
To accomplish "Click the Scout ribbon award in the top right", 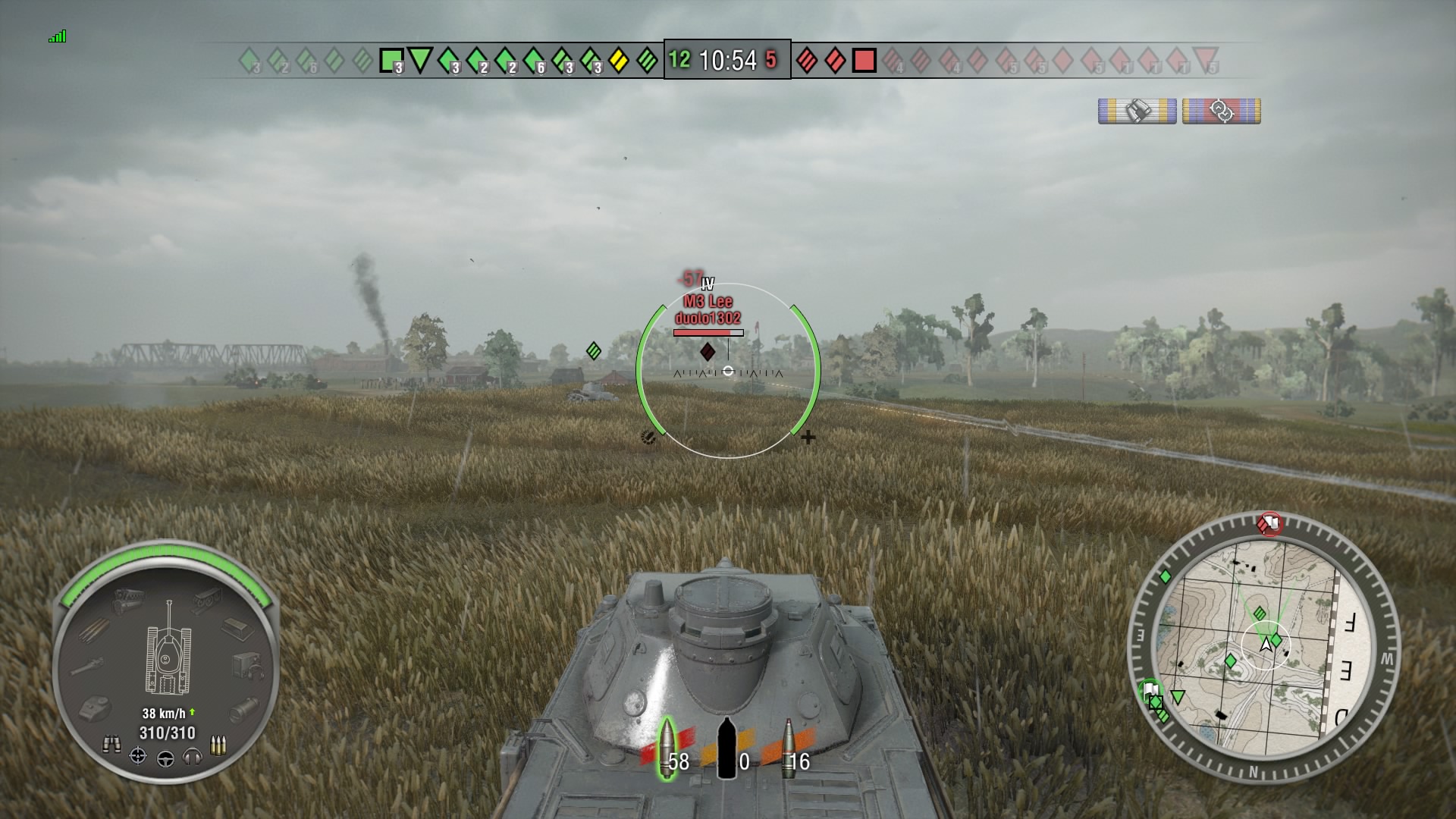I will (1137, 111).
